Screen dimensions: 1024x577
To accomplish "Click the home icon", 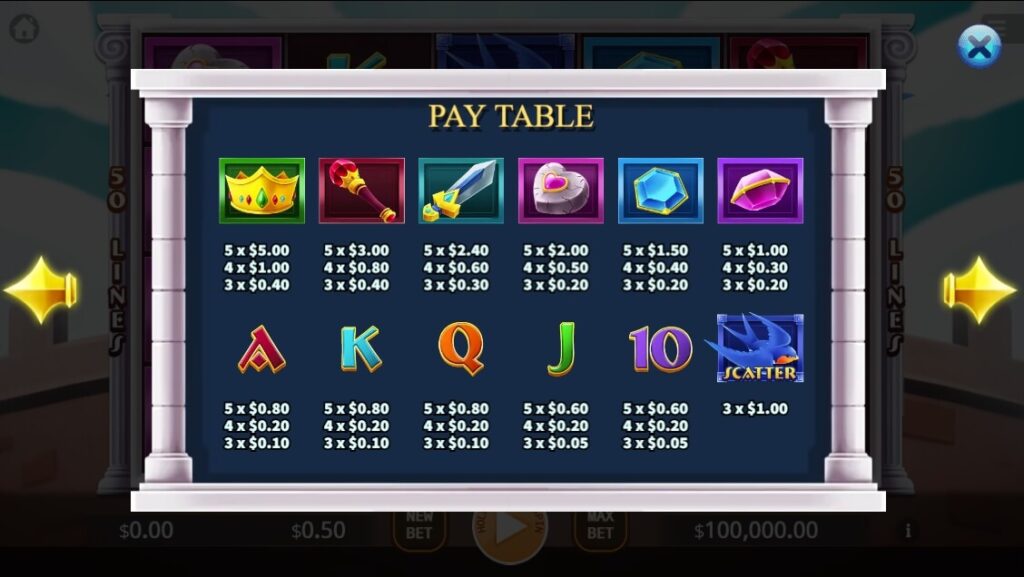I will (24, 28).
